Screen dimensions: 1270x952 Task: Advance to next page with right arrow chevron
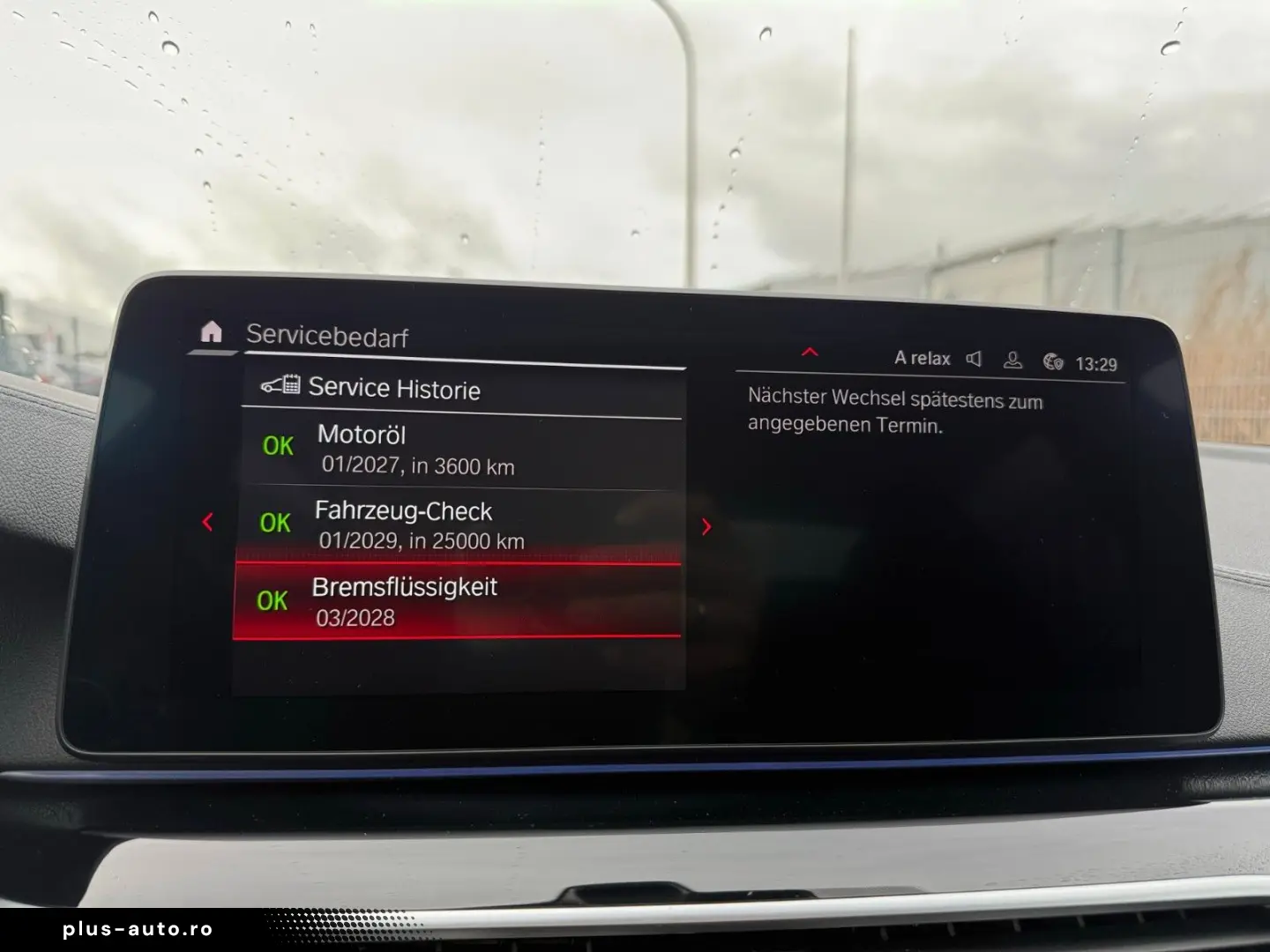click(706, 525)
